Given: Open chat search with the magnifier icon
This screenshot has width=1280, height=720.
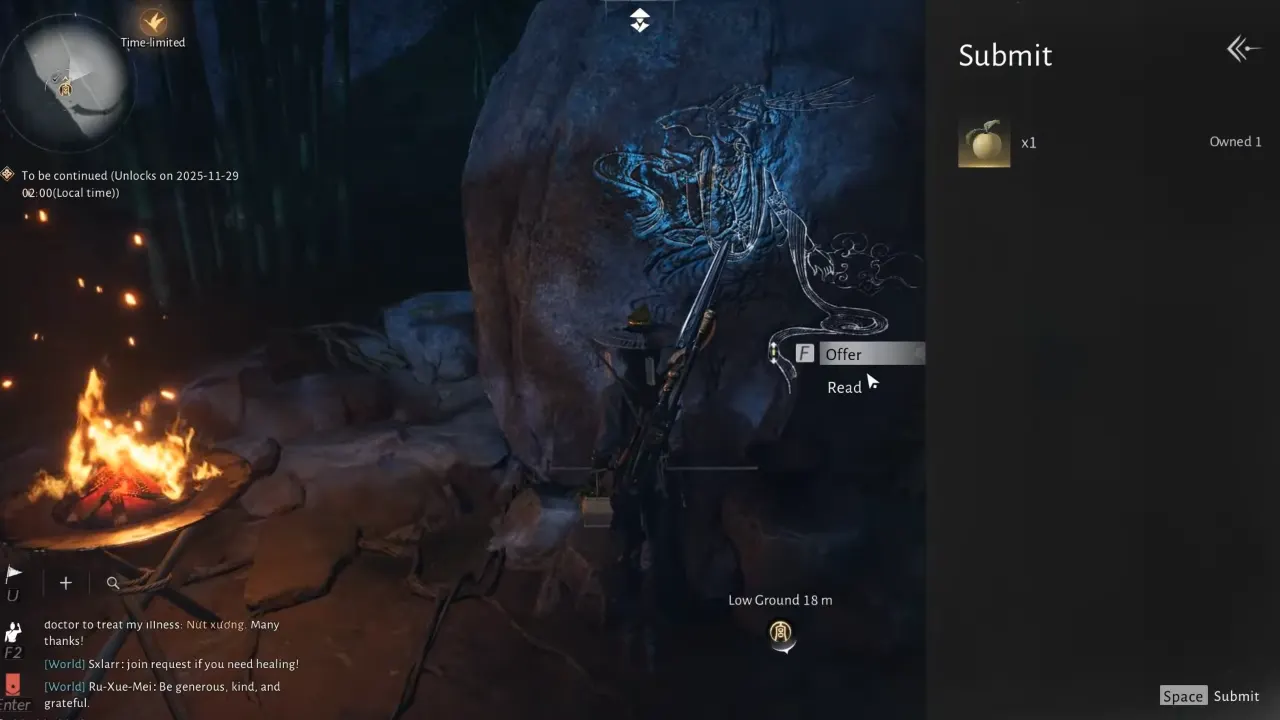Looking at the screenshot, I should 113,582.
